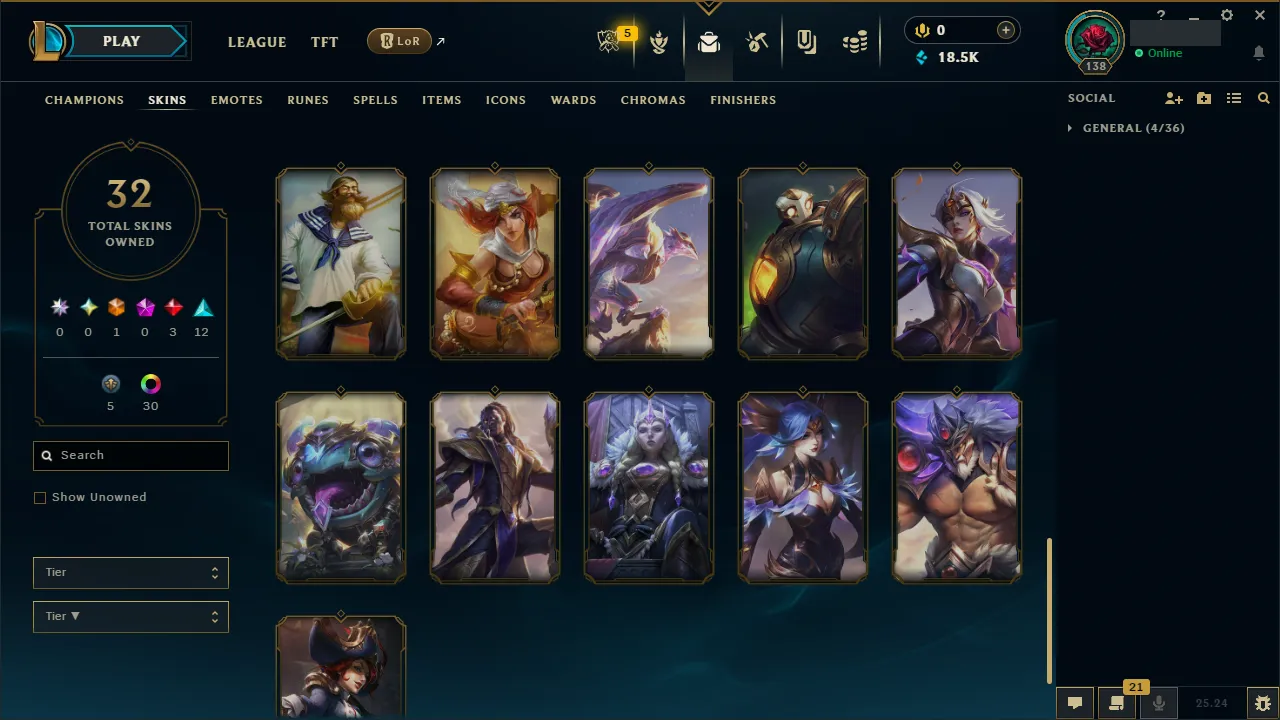1280x720 pixels.
Task: Toggle the Show Unowned checkbox
Action: (x=40, y=497)
